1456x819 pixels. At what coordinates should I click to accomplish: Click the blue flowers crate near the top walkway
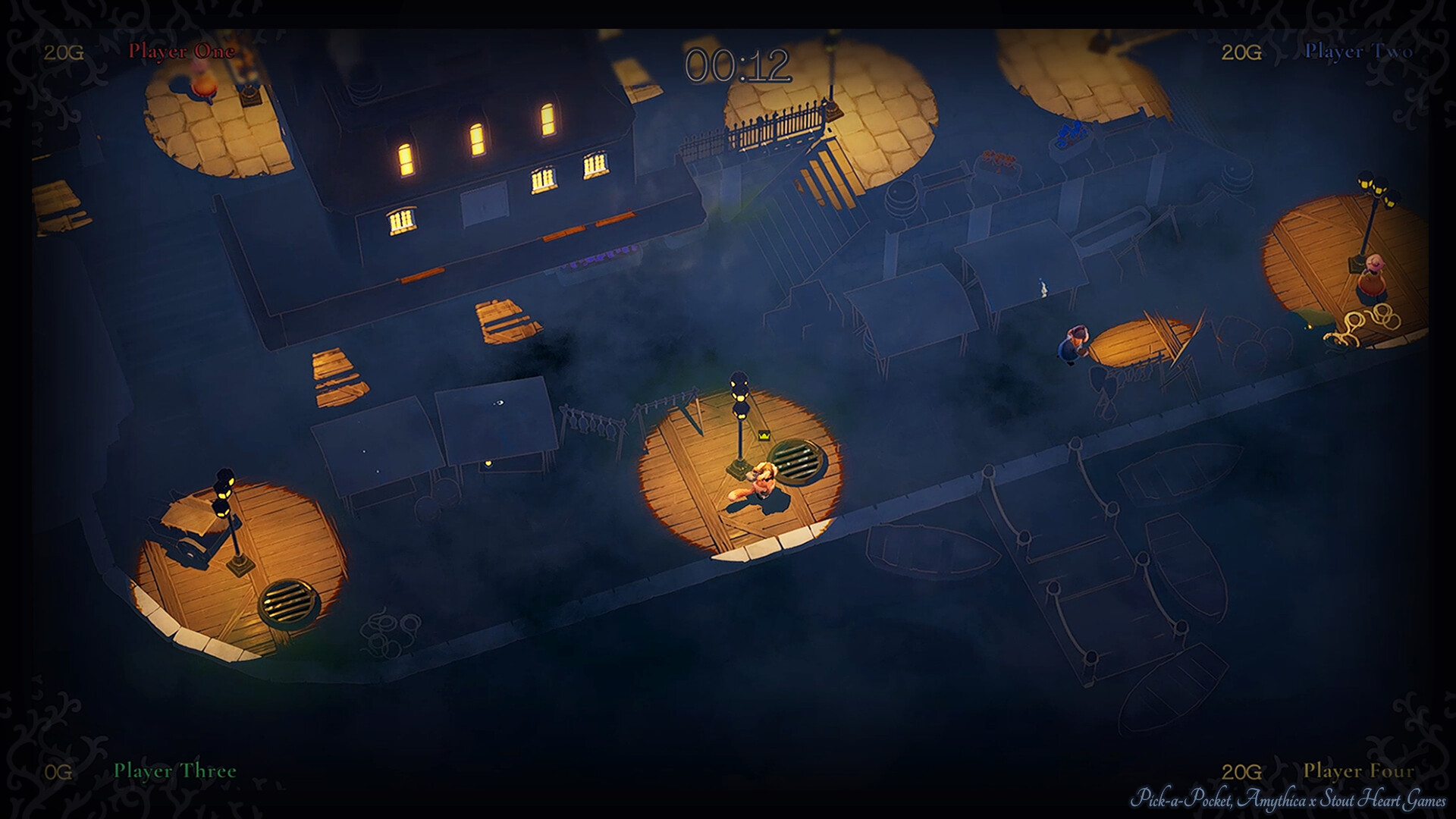pos(1071,133)
